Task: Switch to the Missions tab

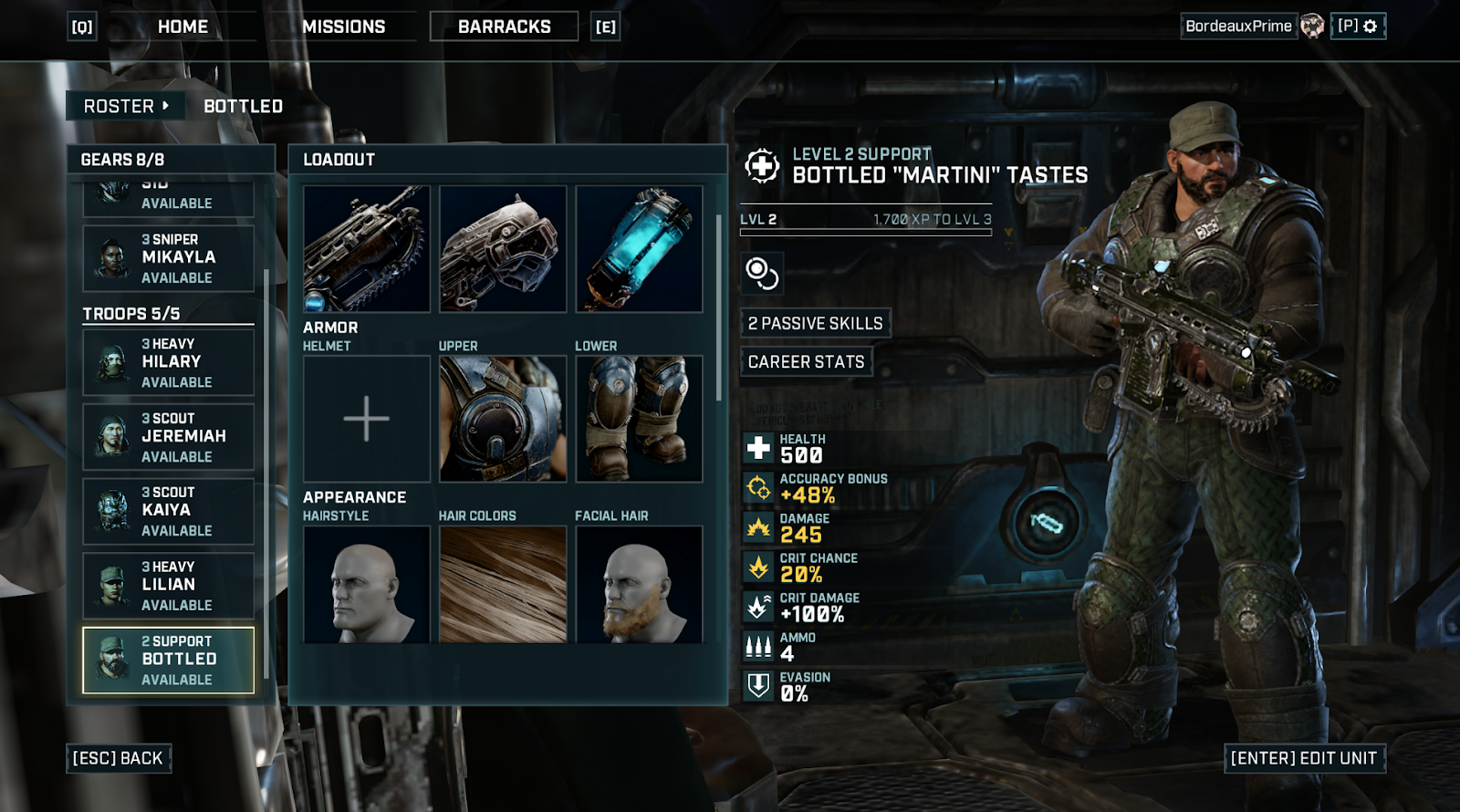Action: point(344,27)
